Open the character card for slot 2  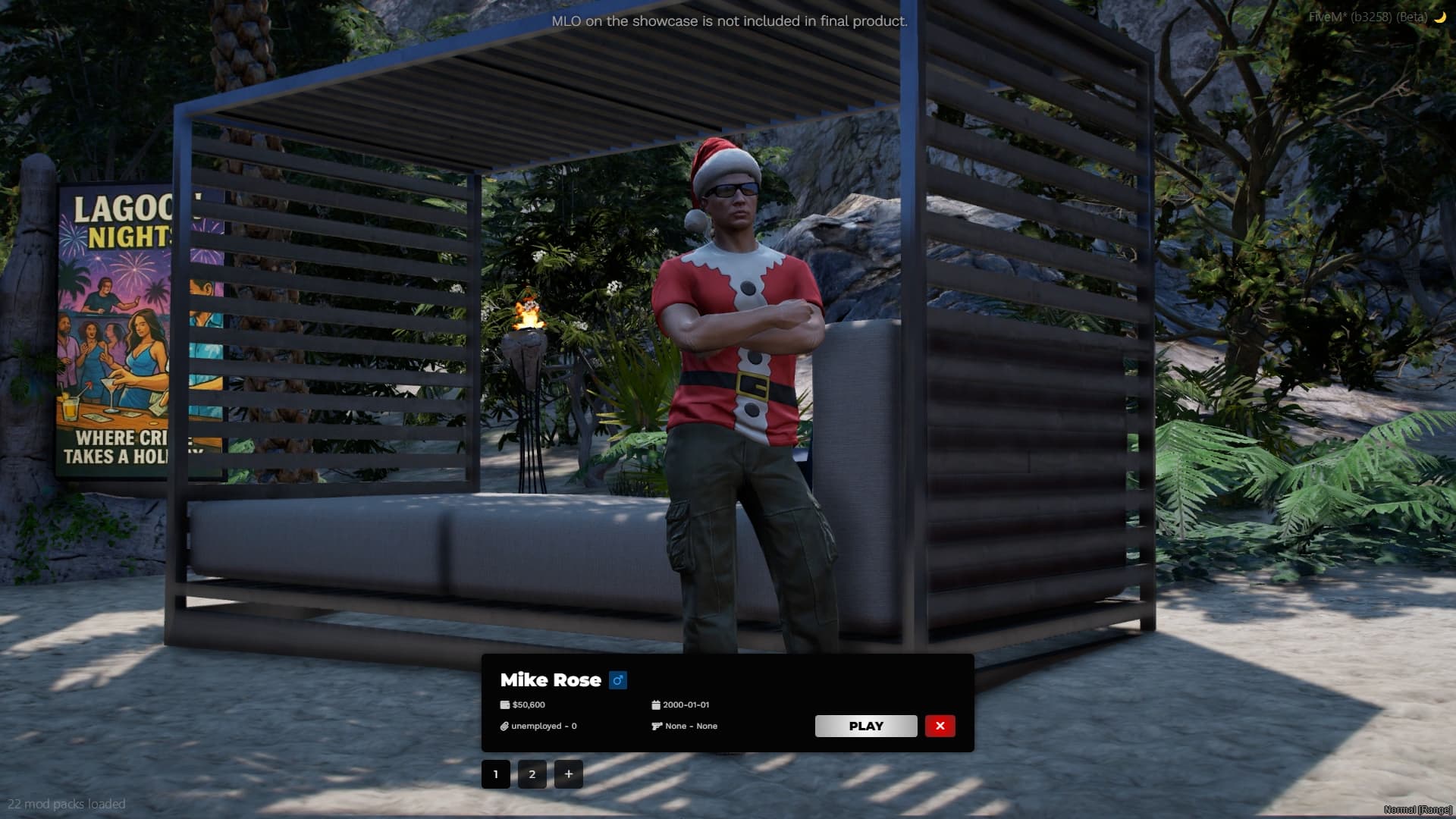pyautogui.click(x=532, y=774)
